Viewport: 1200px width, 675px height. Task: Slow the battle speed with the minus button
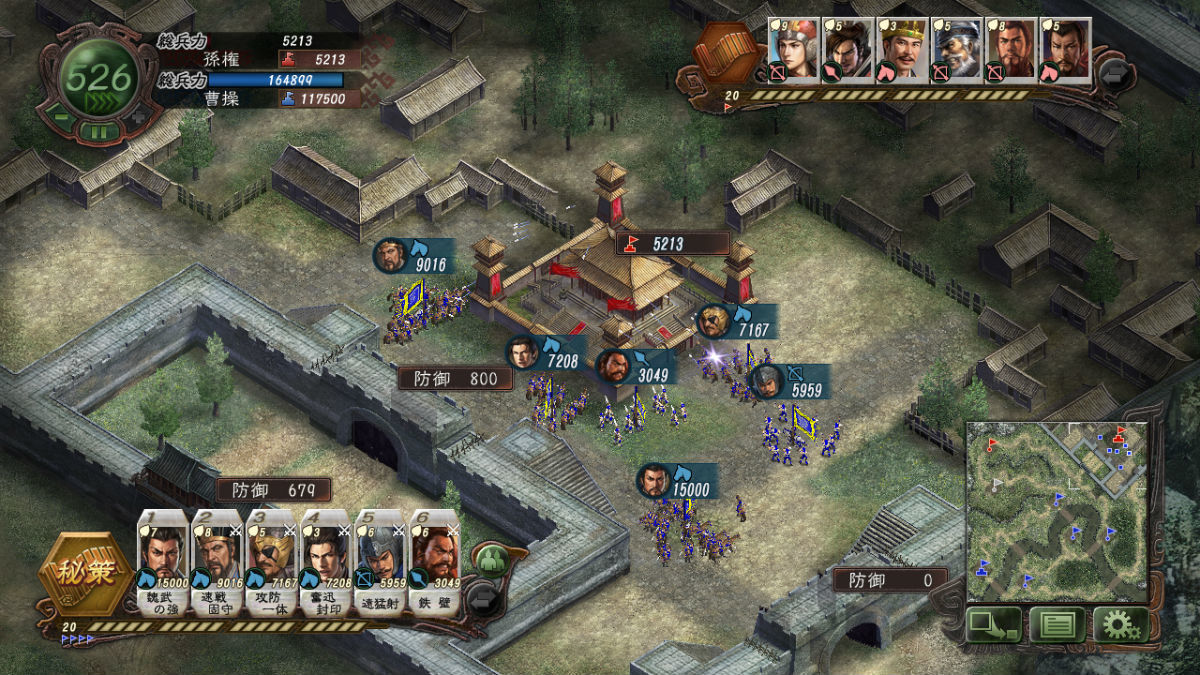pos(60,119)
